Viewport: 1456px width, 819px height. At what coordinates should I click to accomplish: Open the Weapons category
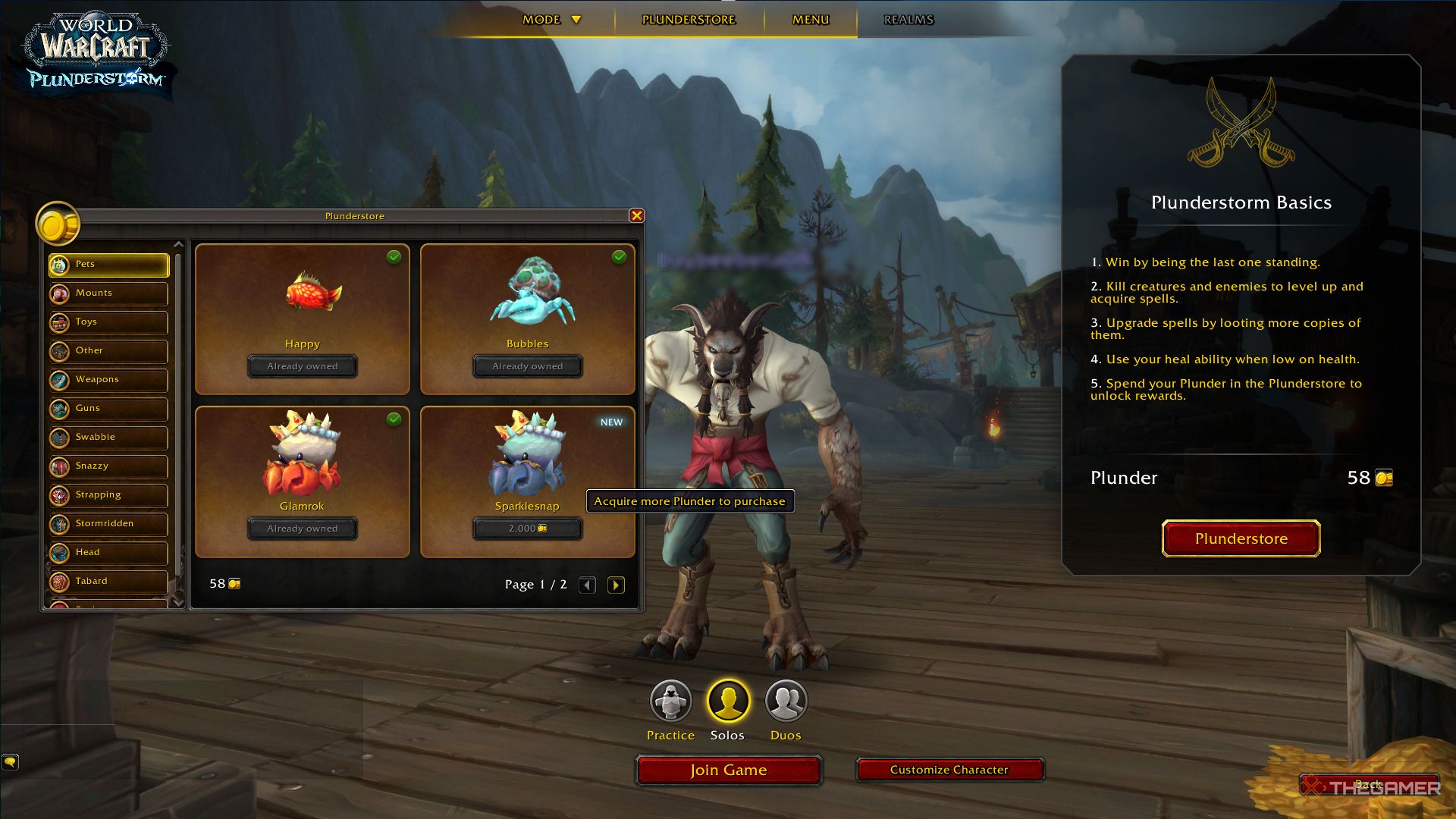coord(108,380)
